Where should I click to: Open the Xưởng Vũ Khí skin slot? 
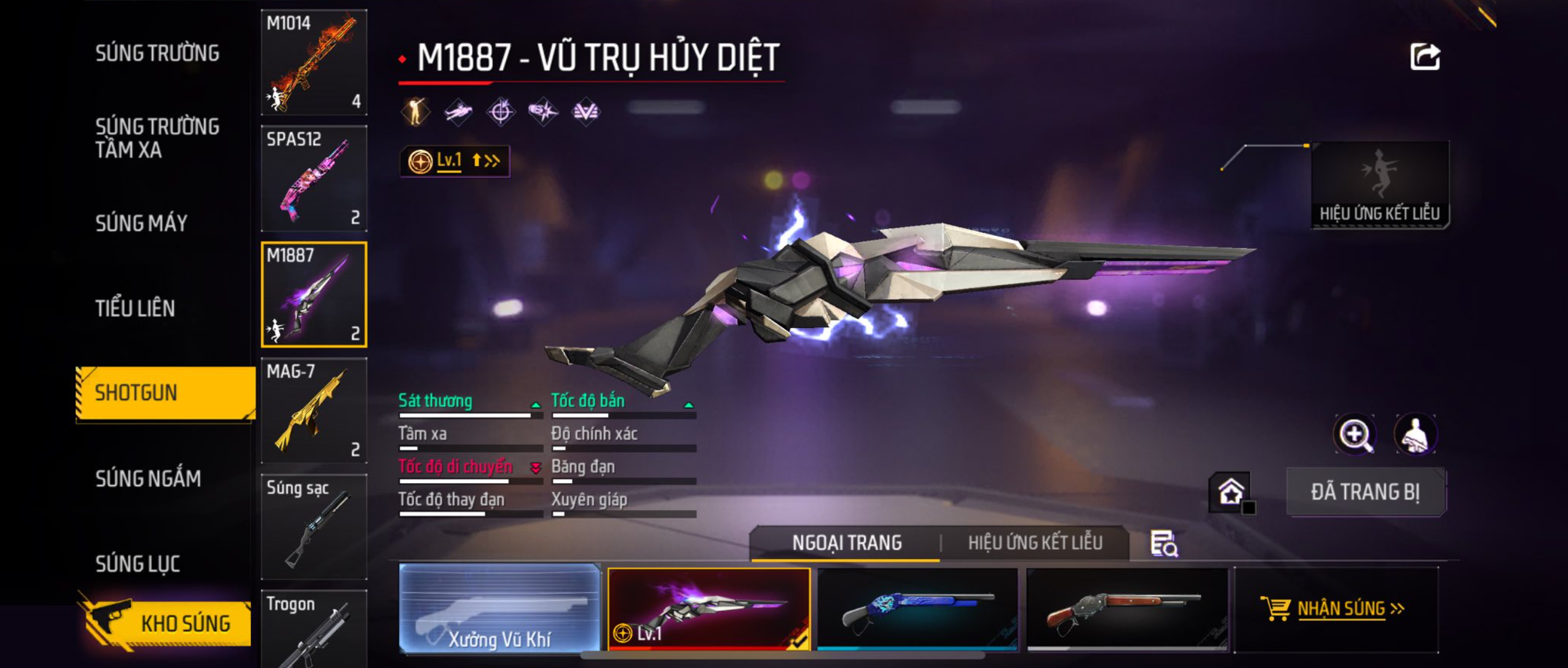499,608
